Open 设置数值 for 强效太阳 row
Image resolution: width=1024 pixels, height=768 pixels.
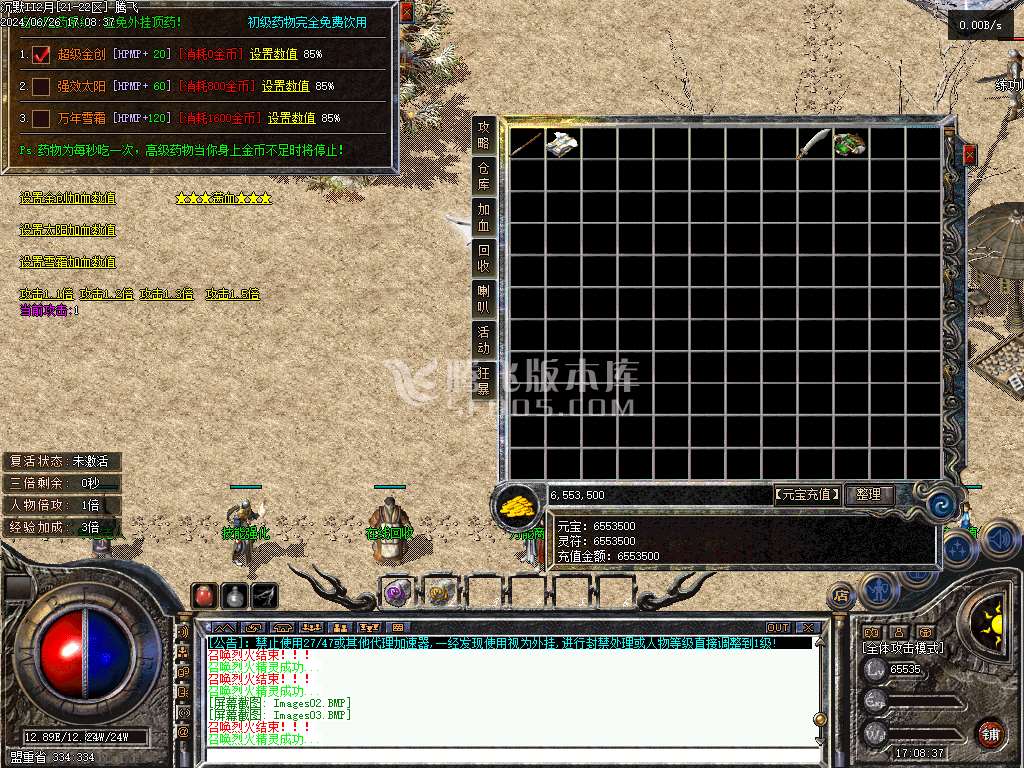[286, 87]
